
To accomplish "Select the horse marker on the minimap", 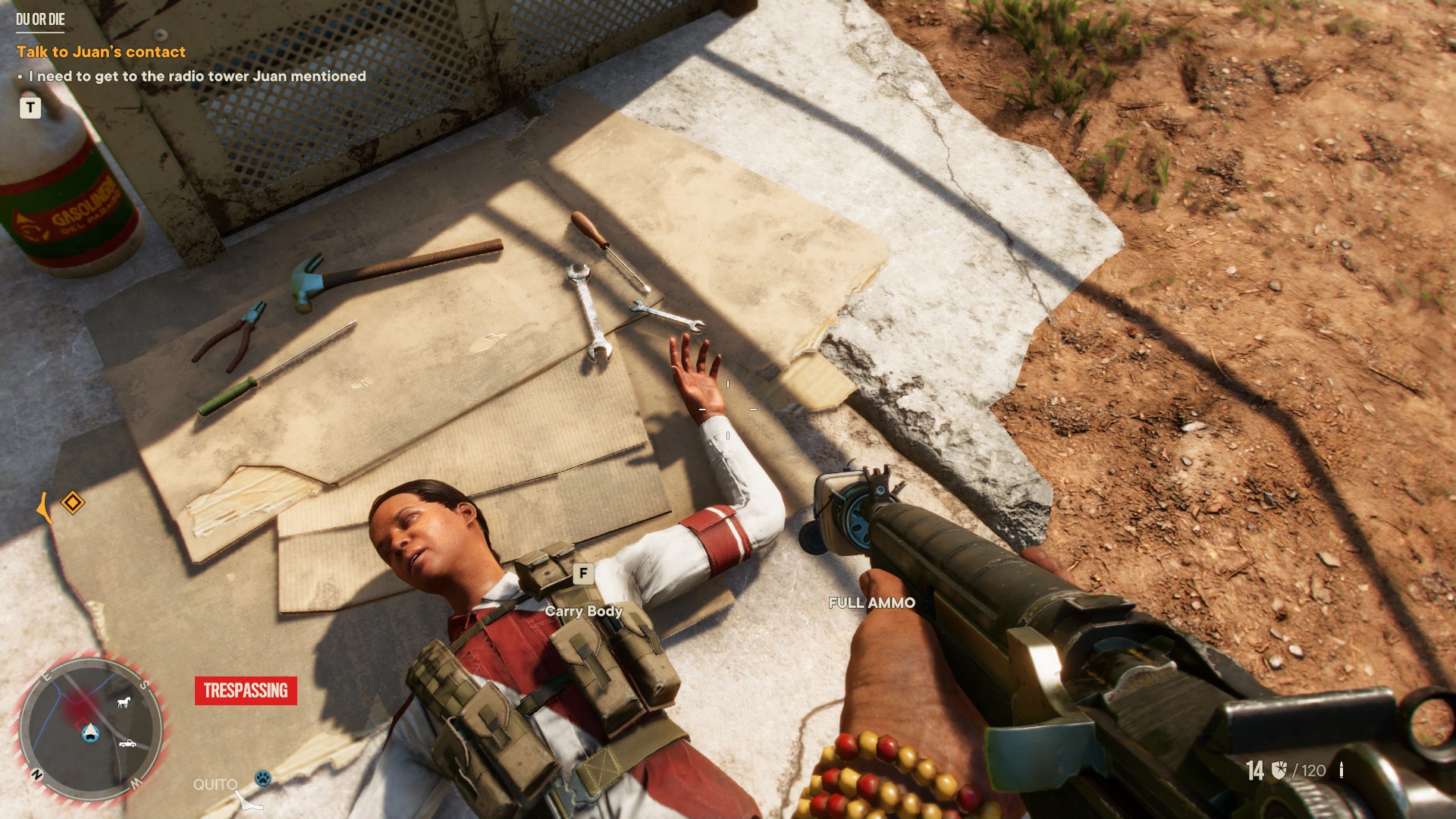I will [123, 702].
